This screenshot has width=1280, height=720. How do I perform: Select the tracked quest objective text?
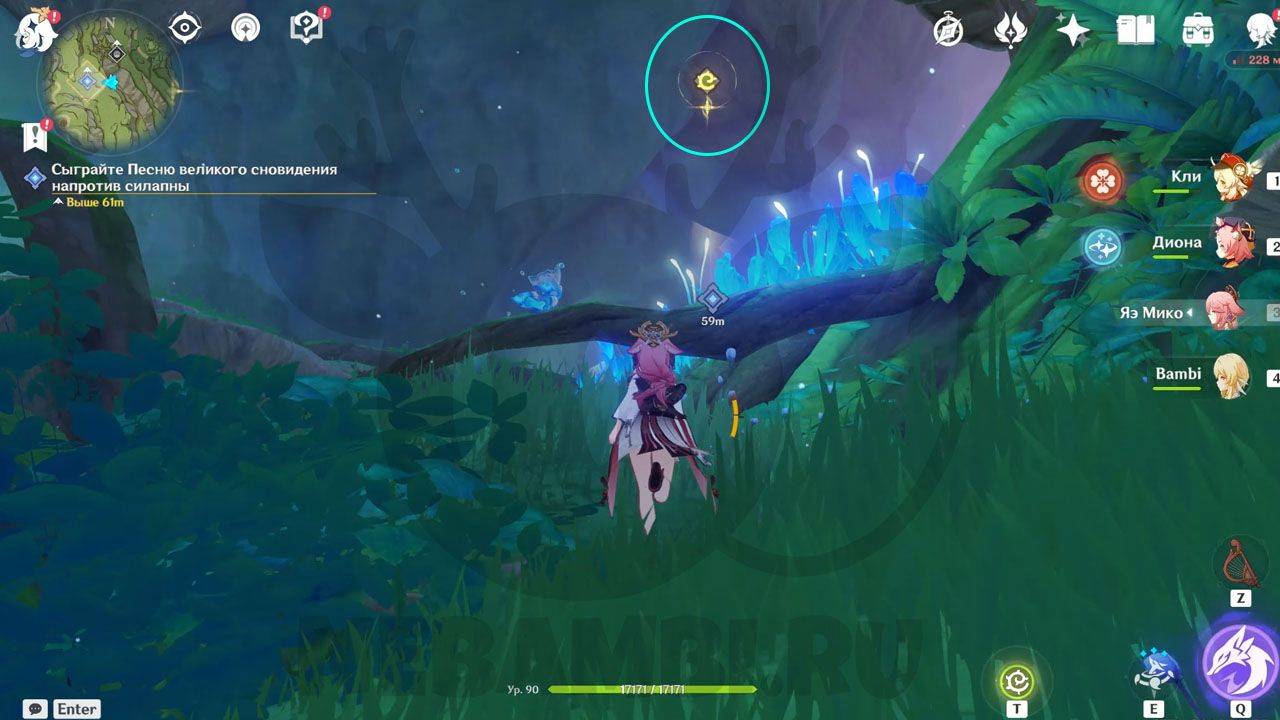(194, 178)
